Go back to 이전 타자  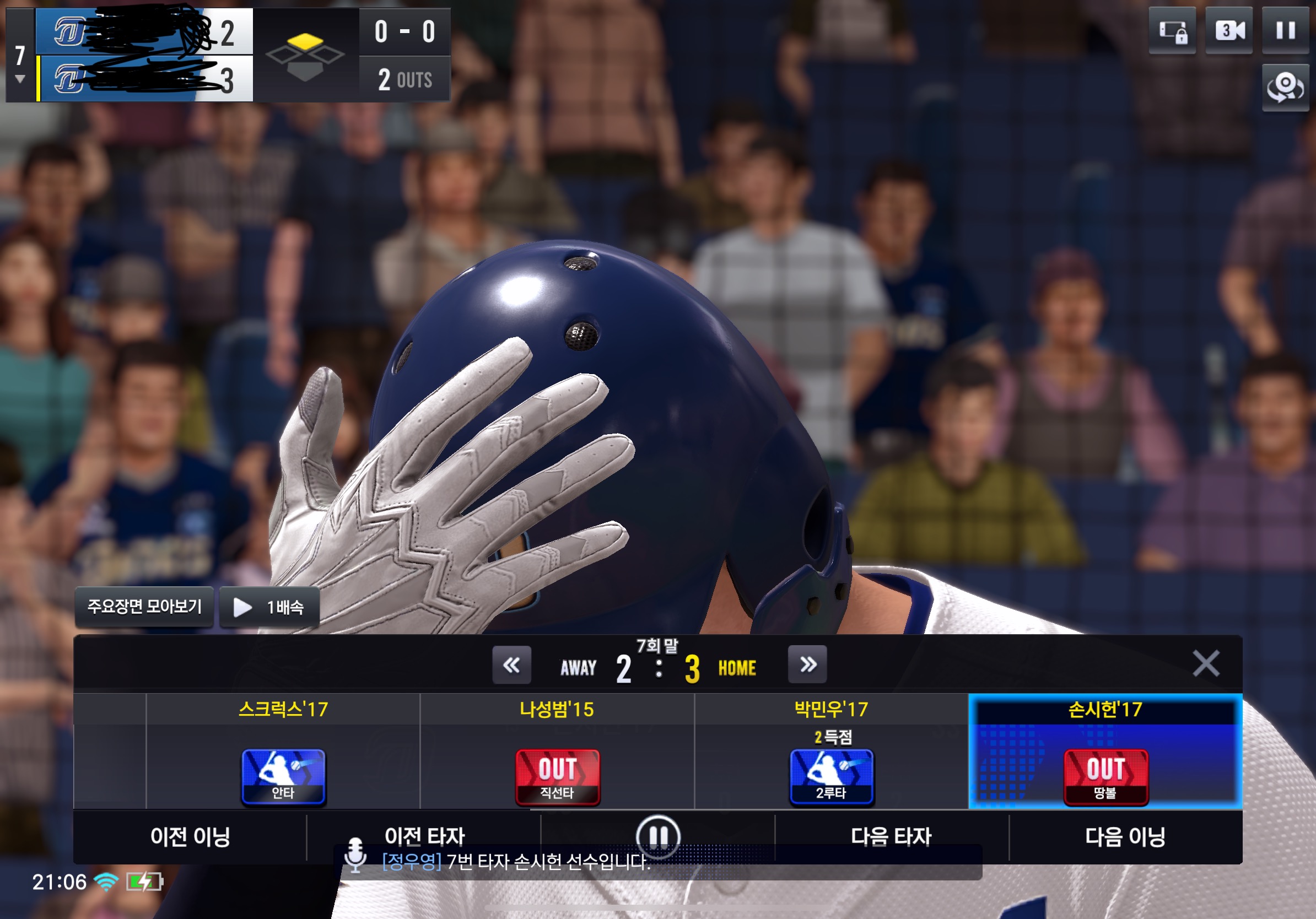click(x=424, y=835)
